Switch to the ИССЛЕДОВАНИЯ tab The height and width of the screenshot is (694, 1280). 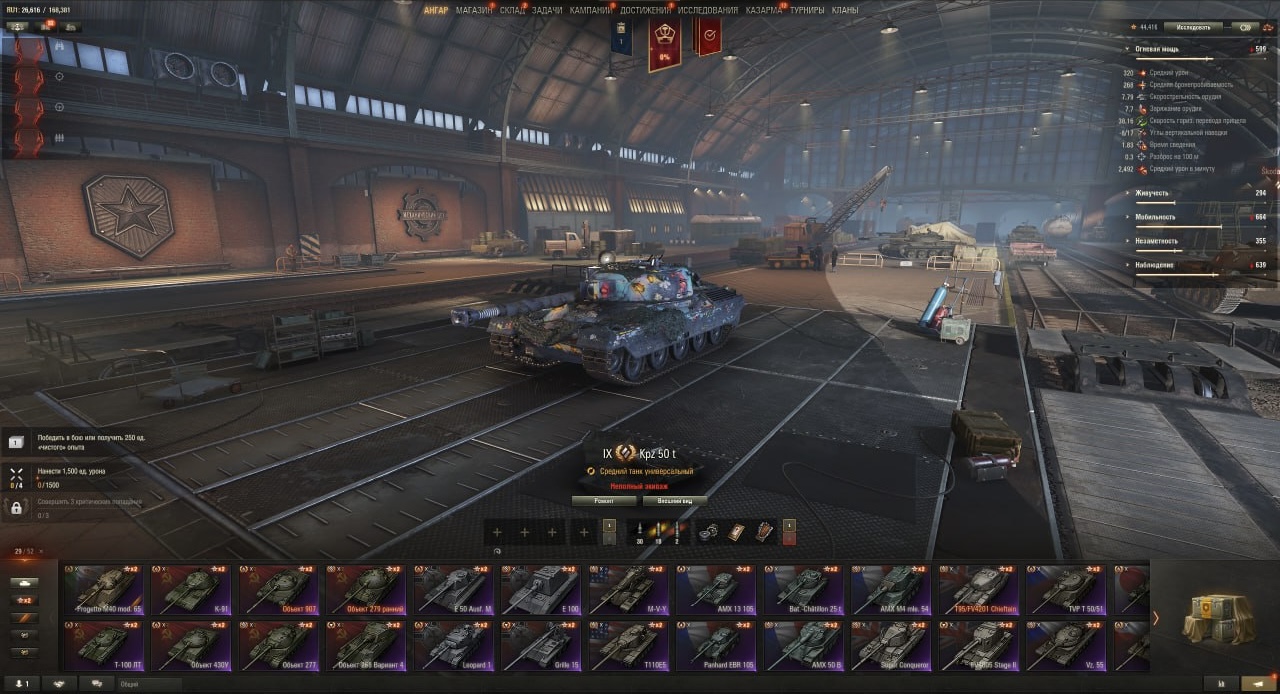(x=708, y=10)
